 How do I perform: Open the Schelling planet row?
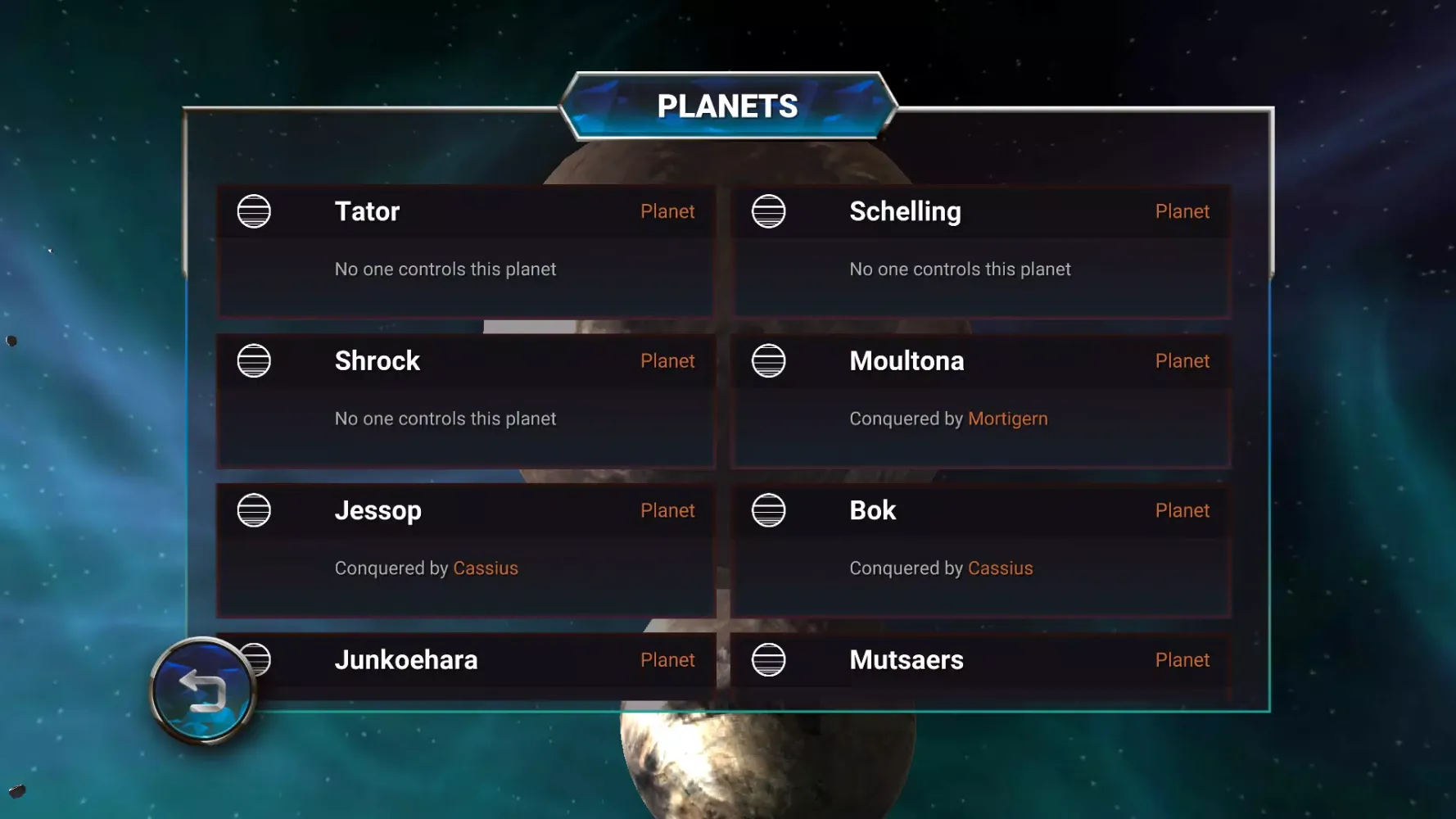point(980,250)
